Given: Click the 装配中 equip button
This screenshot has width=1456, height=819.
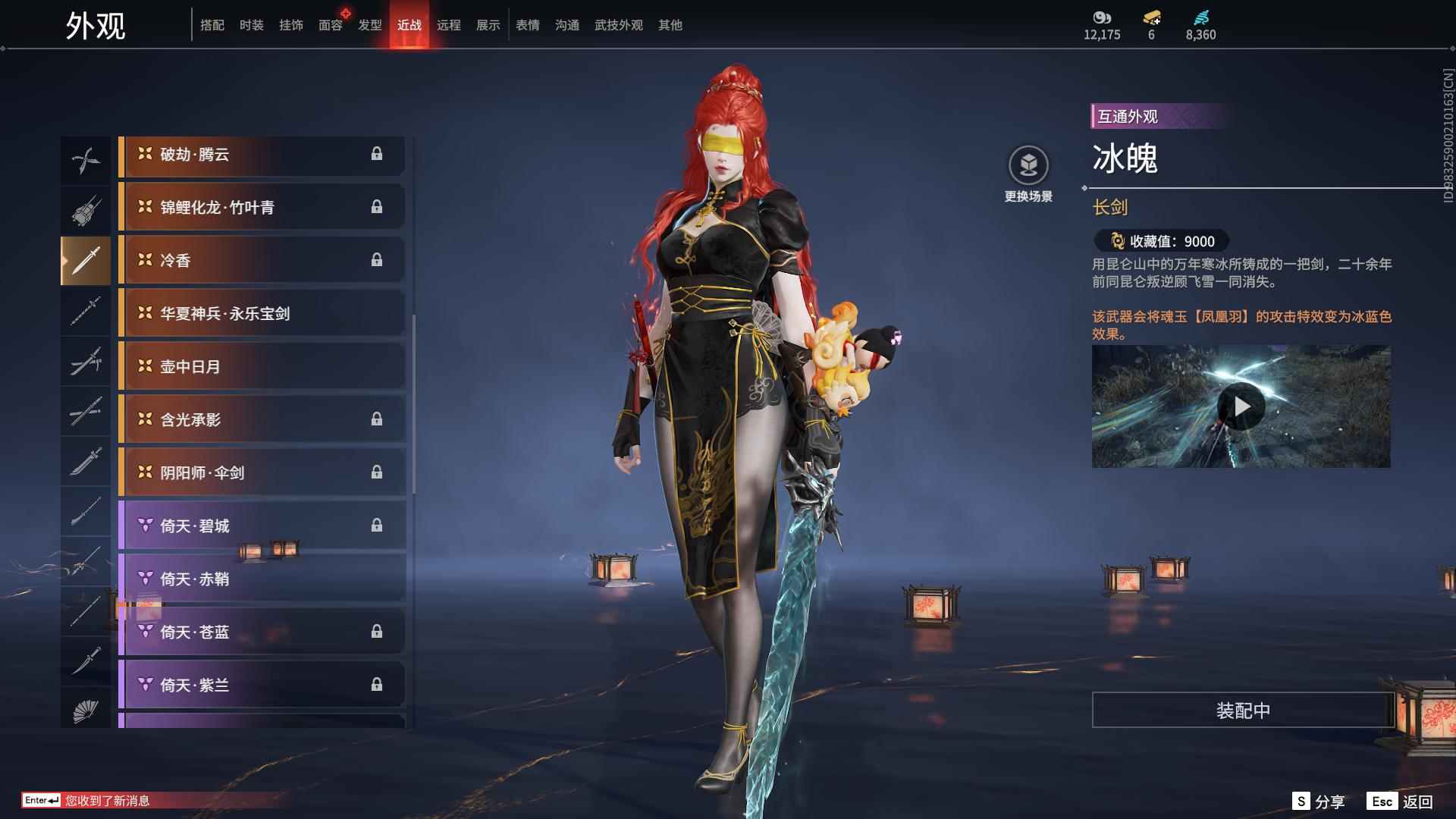Looking at the screenshot, I should point(1243,711).
